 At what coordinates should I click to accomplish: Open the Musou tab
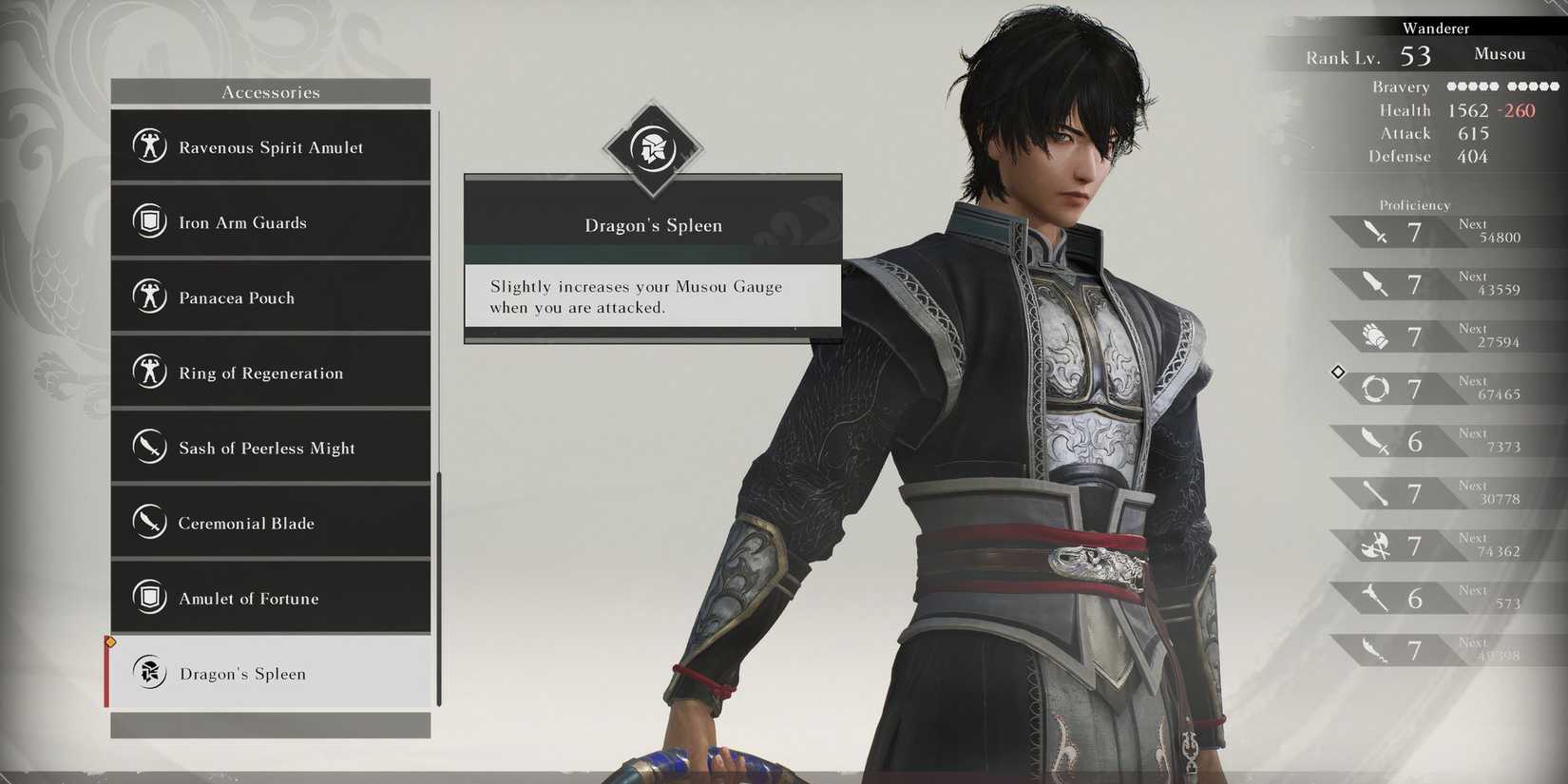point(1500,54)
